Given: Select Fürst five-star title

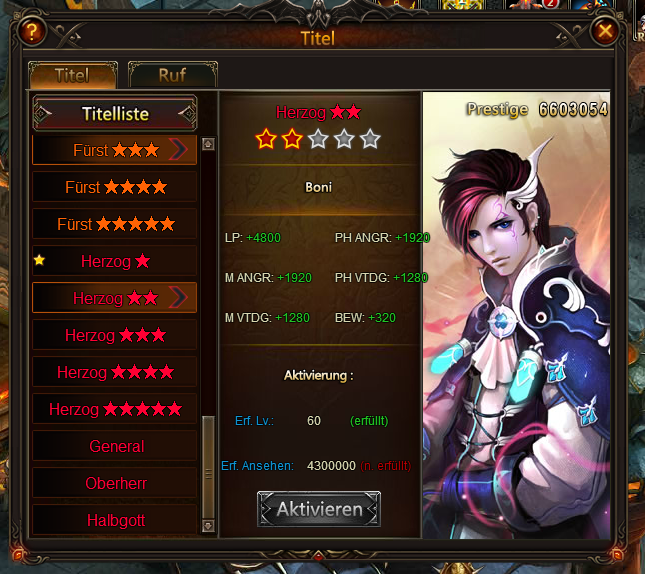Looking at the screenshot, I should click(115, 224).
